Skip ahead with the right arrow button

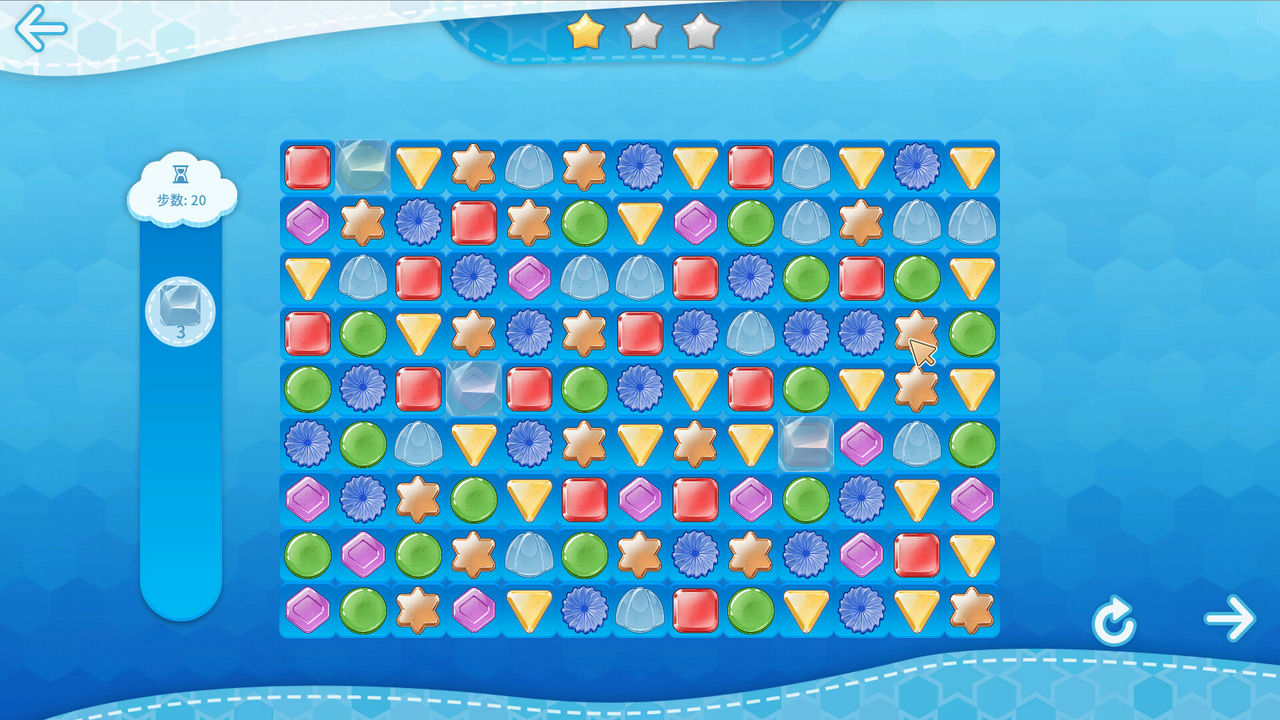click(1229, 618)
